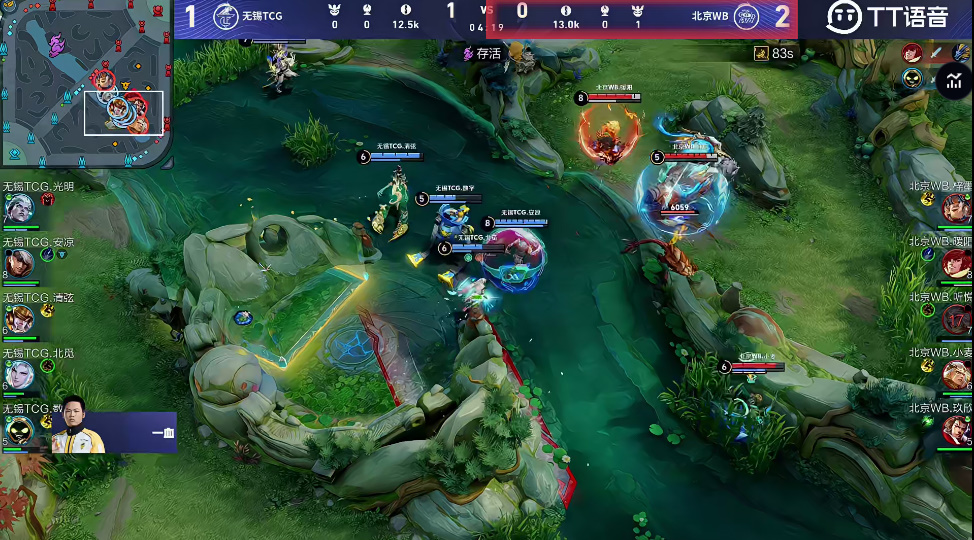The width and height of the screenshot is (974, 540).
Task: Select player 无锡TCG.北岚's portrait
Action: [17, 374]
